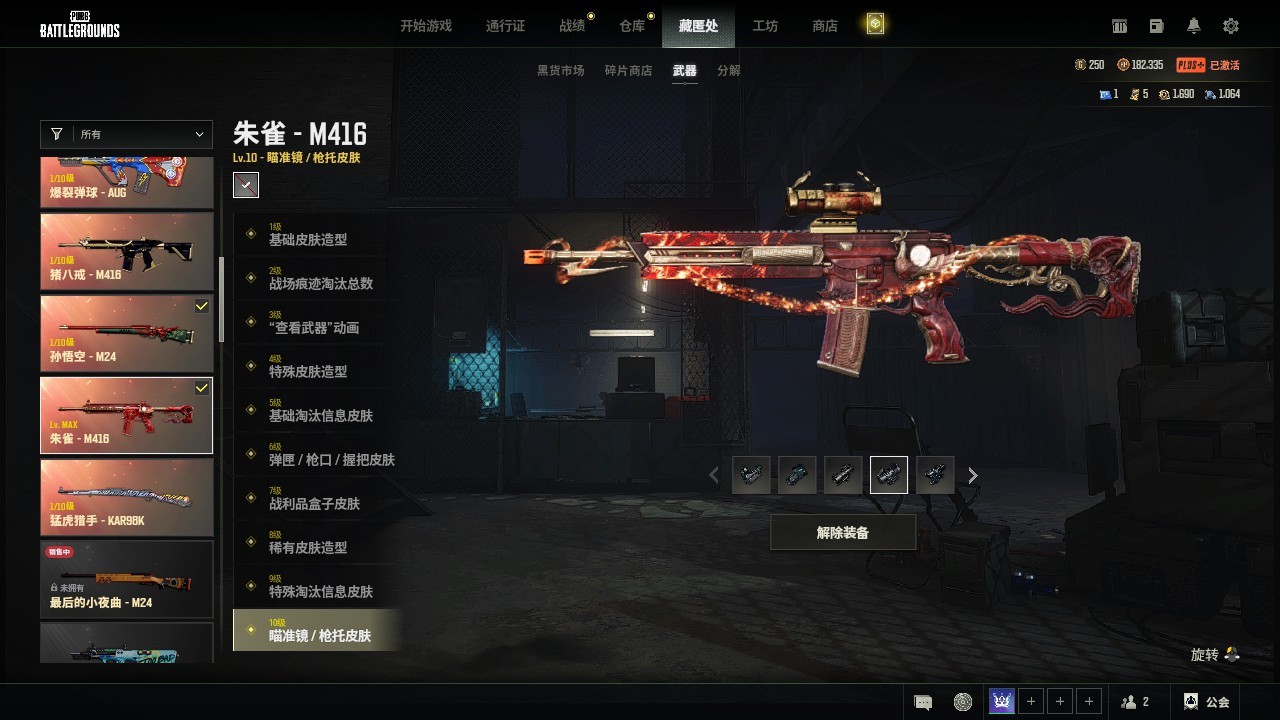The height and width of the screenshot is (720, 1280).
Task: Select the 猛虎猎手 - KAR98K skin
Action: tap(126, 497)
